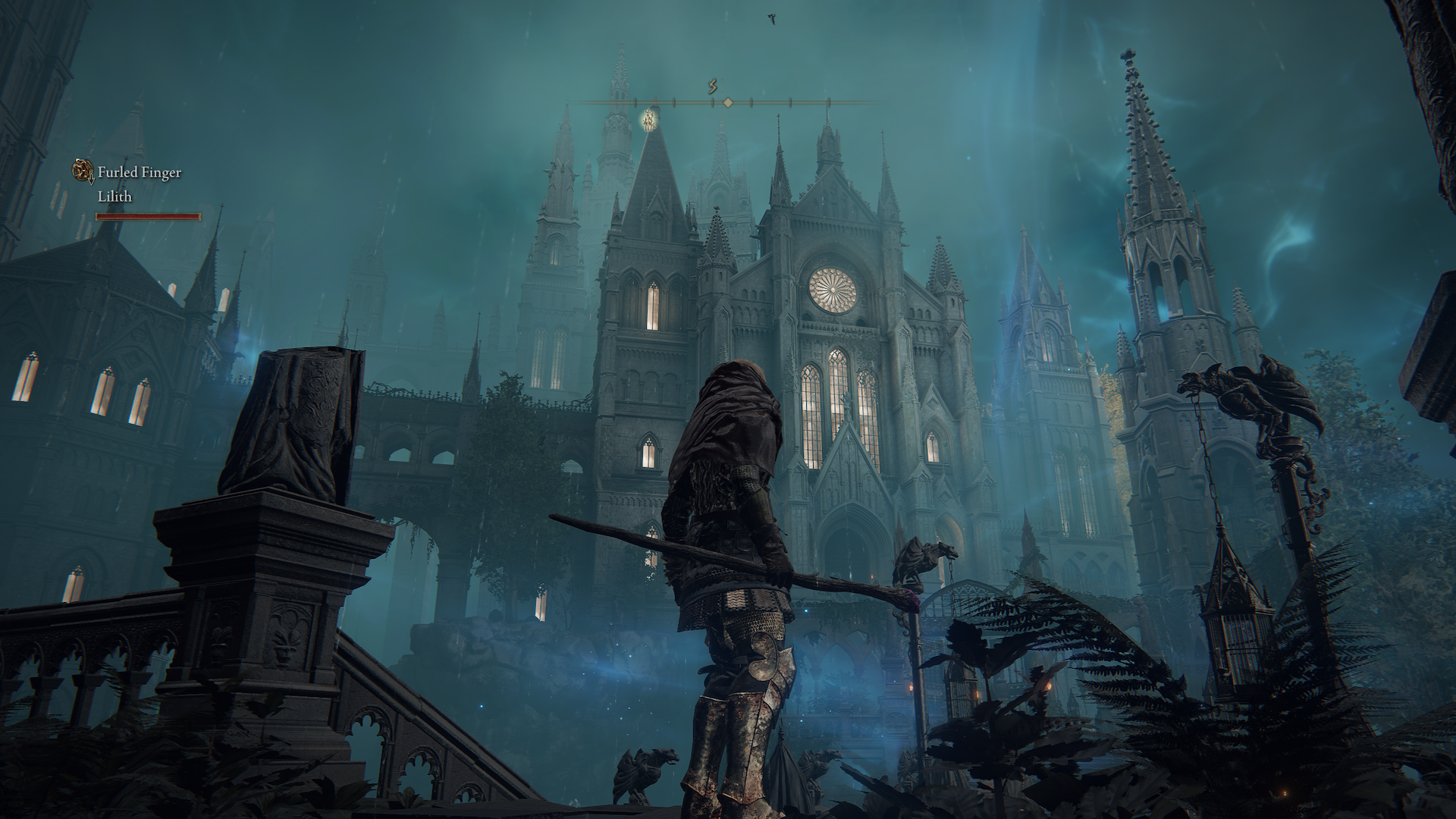Click the compass diamond center indicator
The width and height of the screenshot is (1456, 819).
728,102
